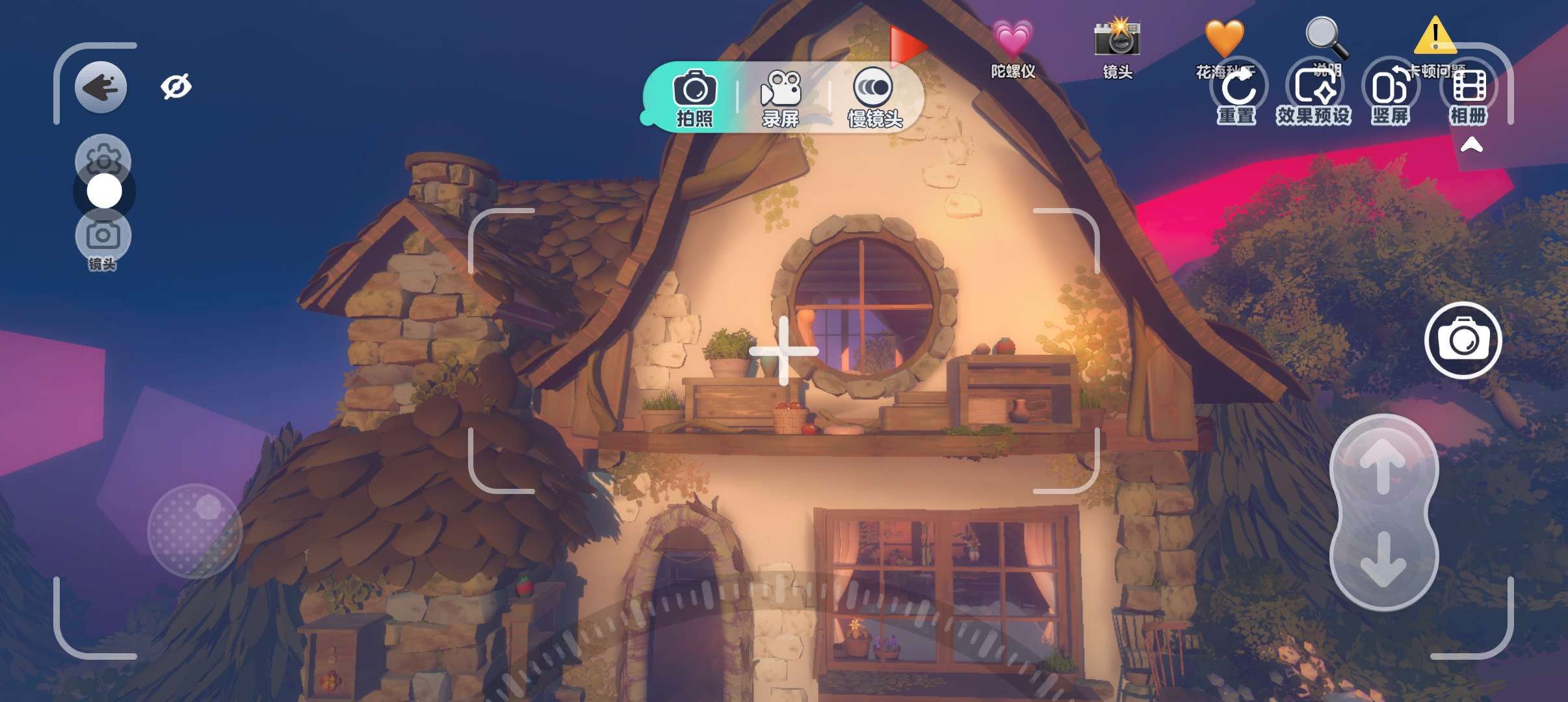Choose the 慢镜头 slow motion mode
1568x702 pixels.
[874, 97]
